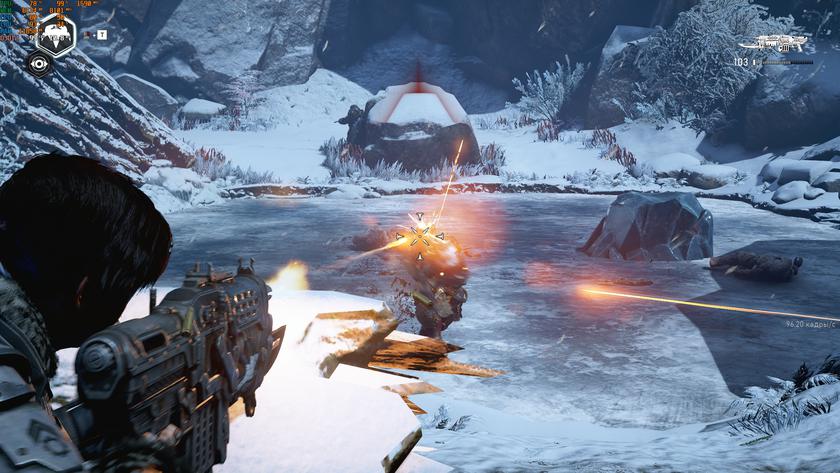Activate the eye-shaped ability icon
Viewport: 840px width, 473px height.
(38, 63)
